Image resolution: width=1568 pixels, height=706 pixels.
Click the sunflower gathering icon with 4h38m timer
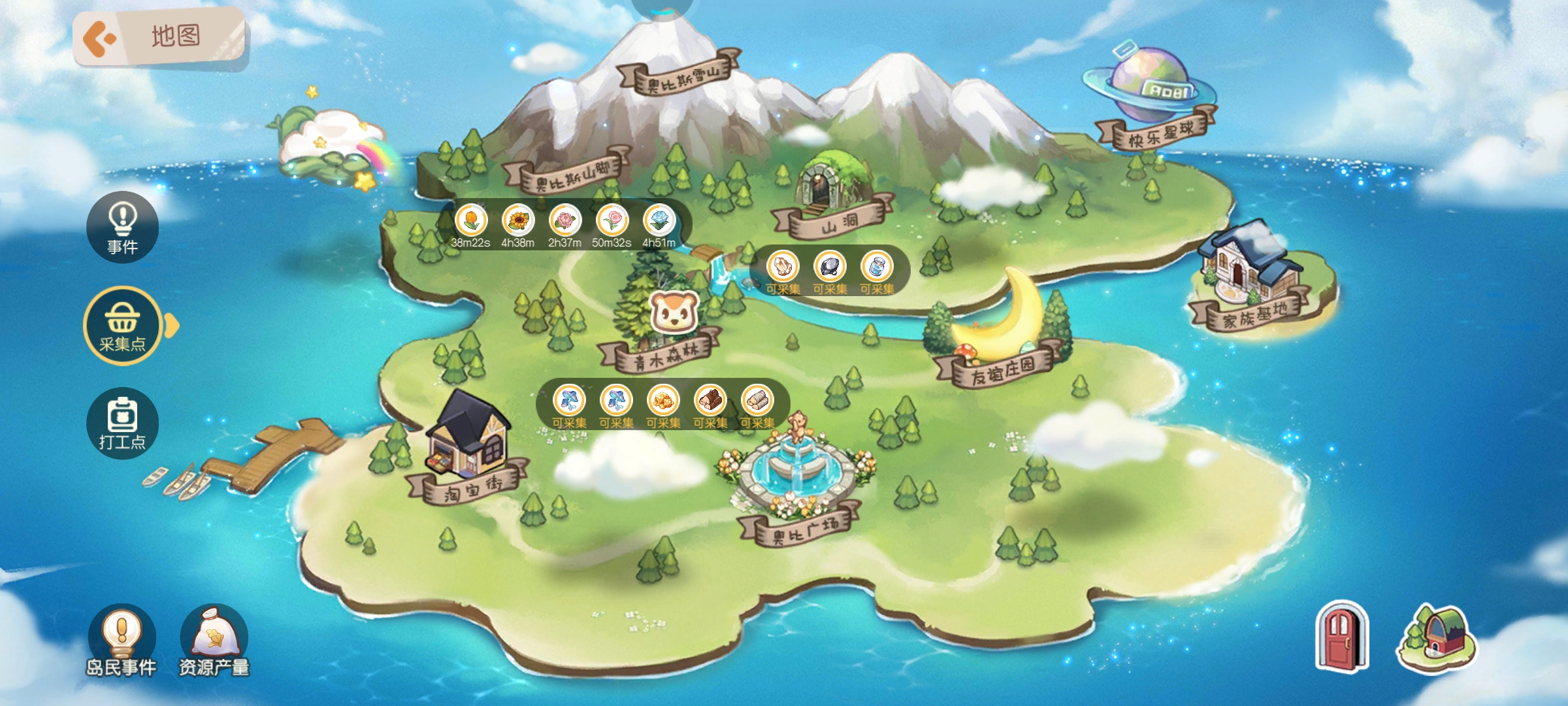[517, 221]
